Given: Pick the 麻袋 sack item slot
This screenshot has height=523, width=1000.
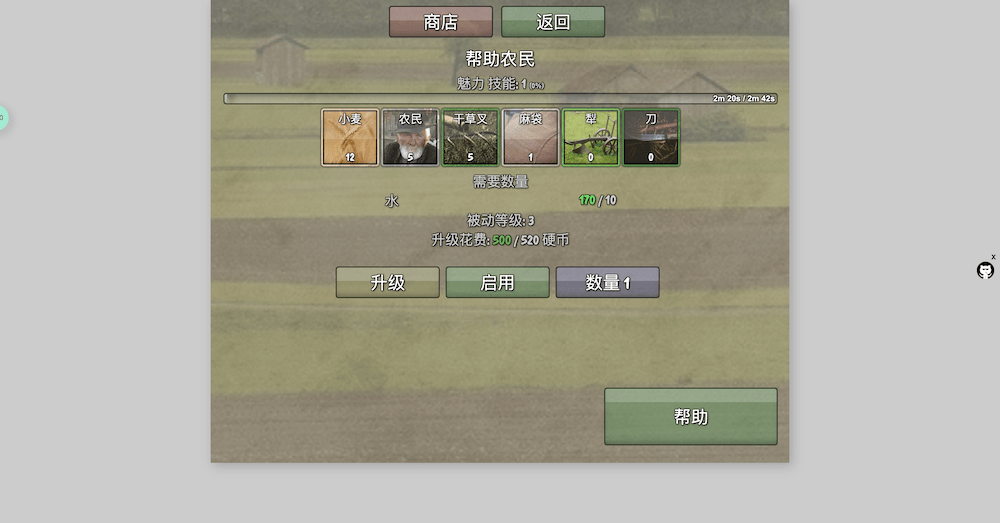Looking at the screenshot, I should click(530, 137).
